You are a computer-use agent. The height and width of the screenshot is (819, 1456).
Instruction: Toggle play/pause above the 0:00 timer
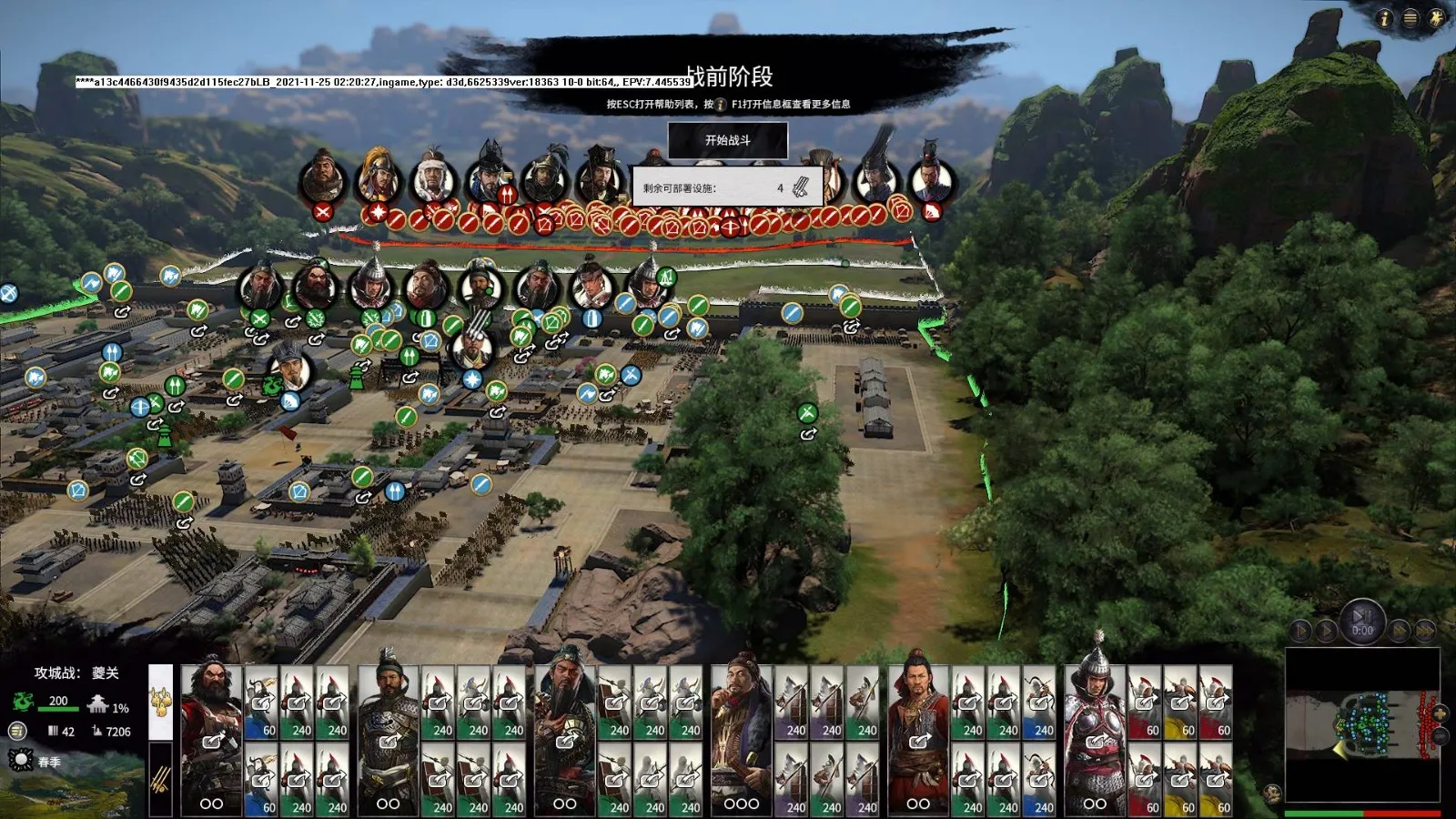[1361, 615]
